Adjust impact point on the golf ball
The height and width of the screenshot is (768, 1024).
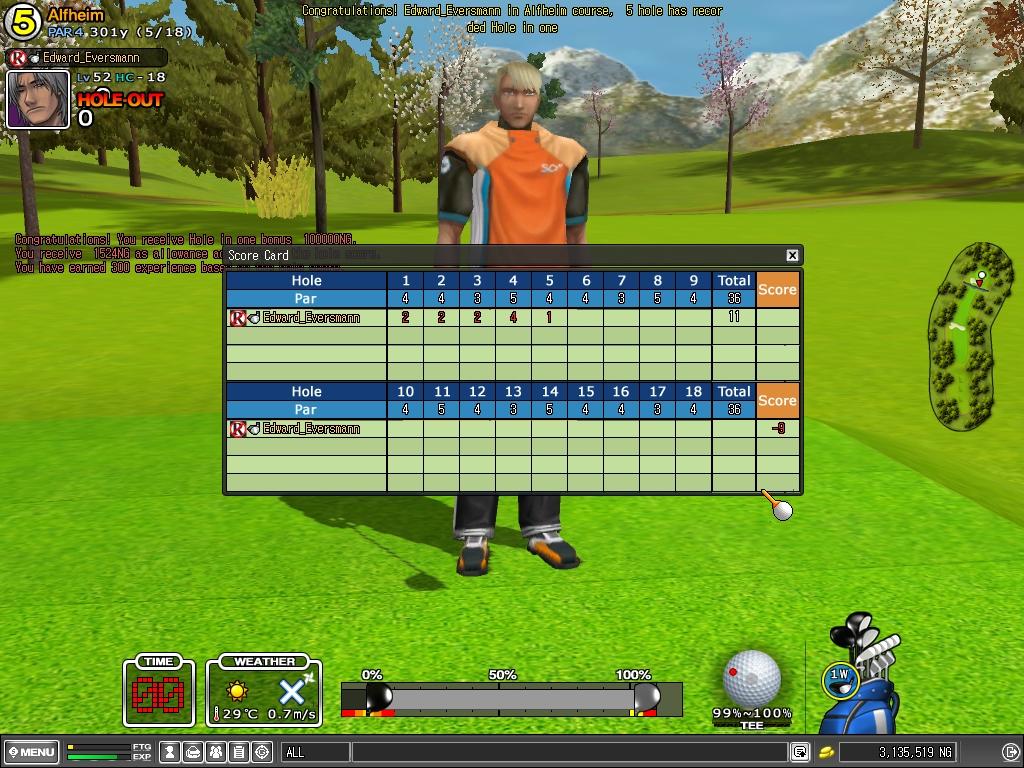[x=751, y=676]
